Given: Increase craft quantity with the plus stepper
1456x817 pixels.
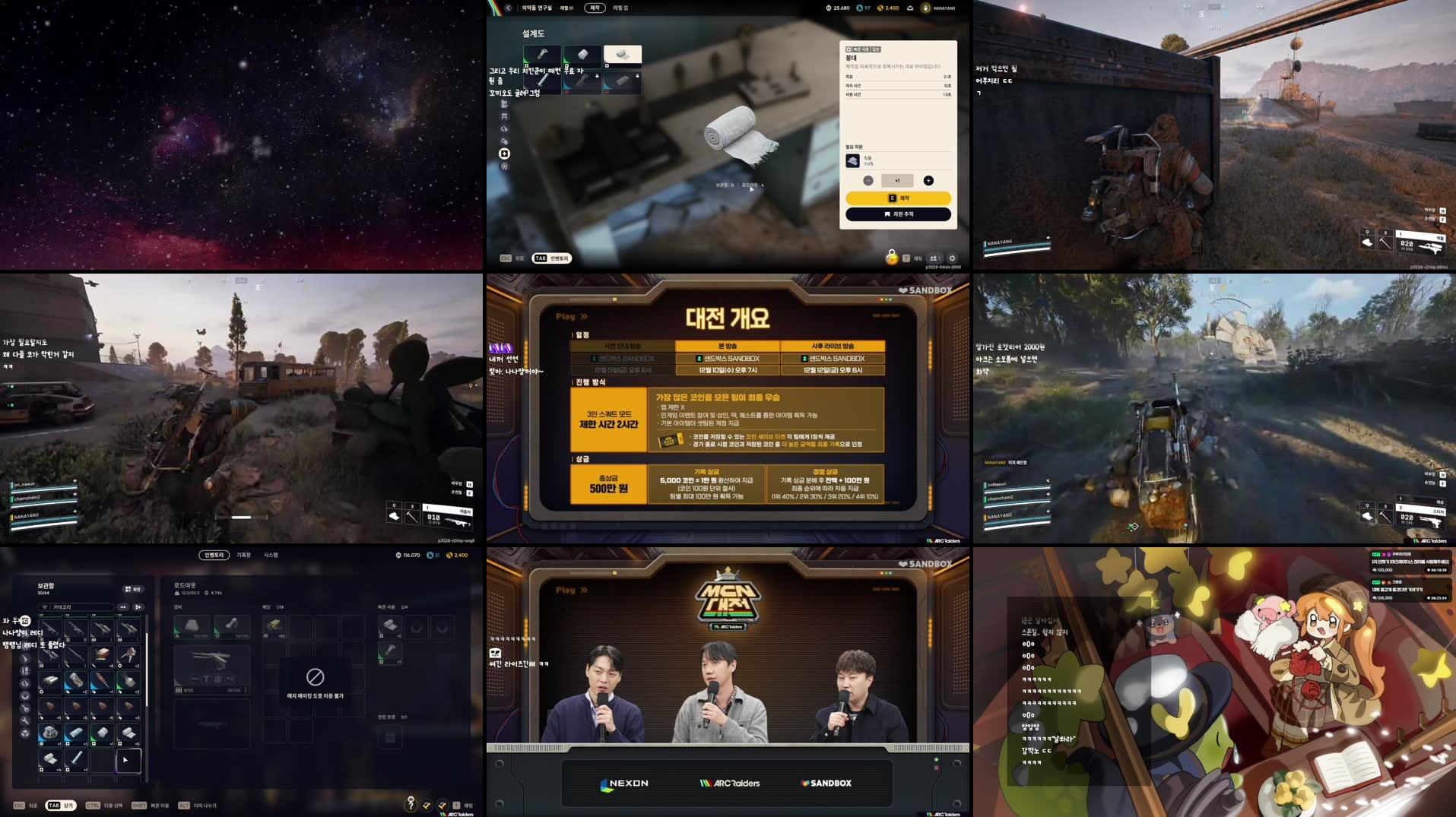Looking at the screenshot, I should (928, 181).
